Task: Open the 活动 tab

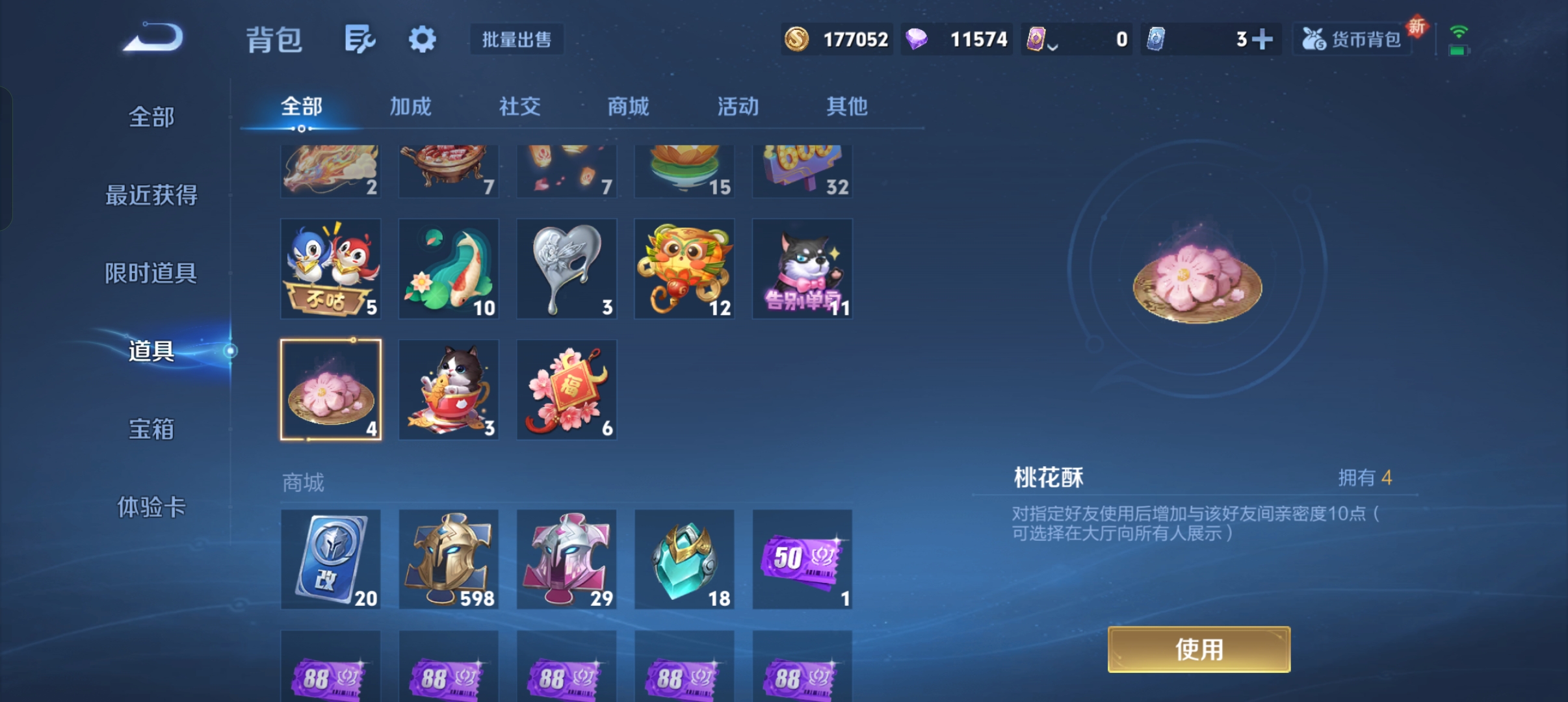Action: (x=736, y=107)
